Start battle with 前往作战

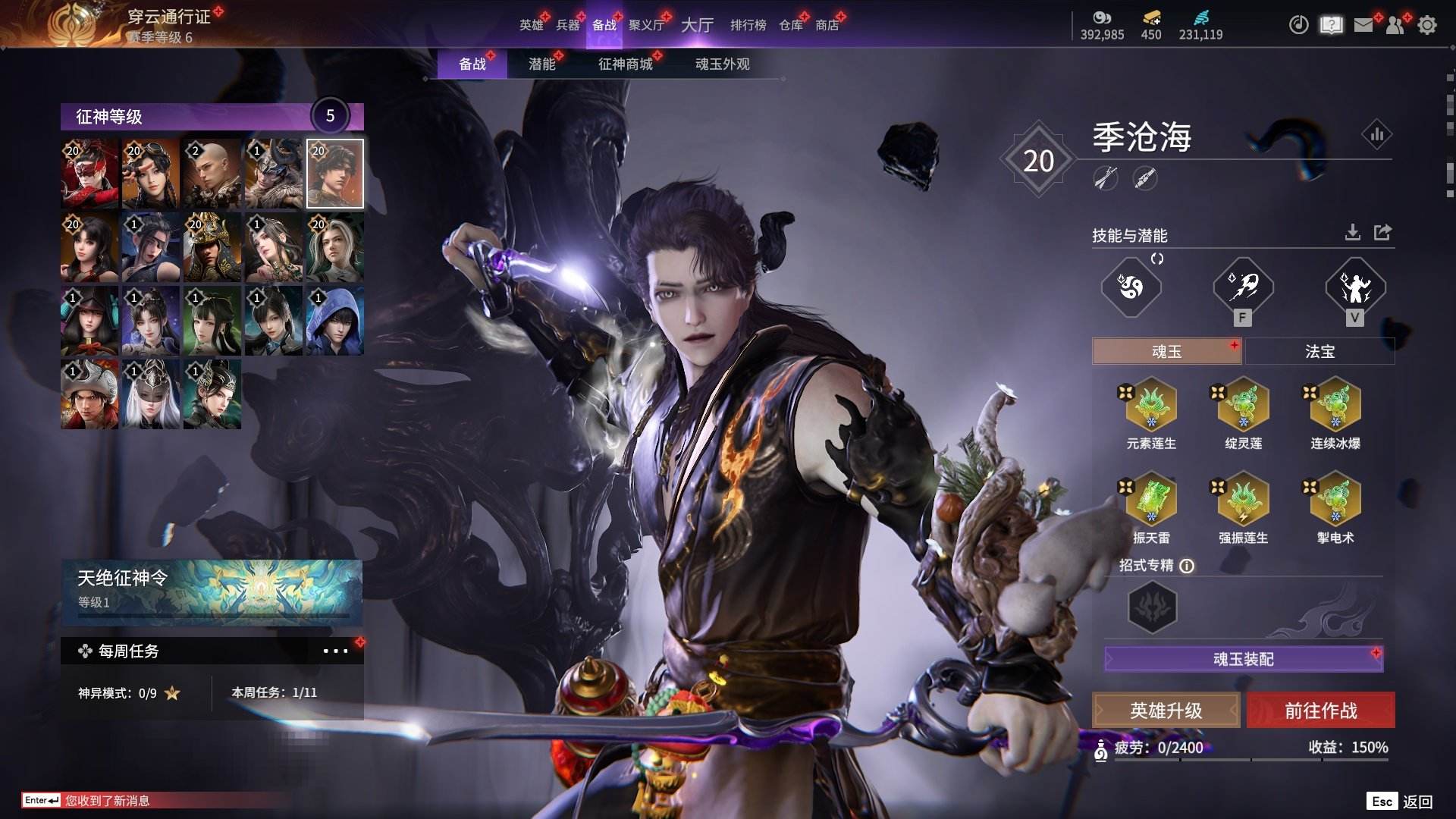pyautogui.click(x=1320, y=711)
